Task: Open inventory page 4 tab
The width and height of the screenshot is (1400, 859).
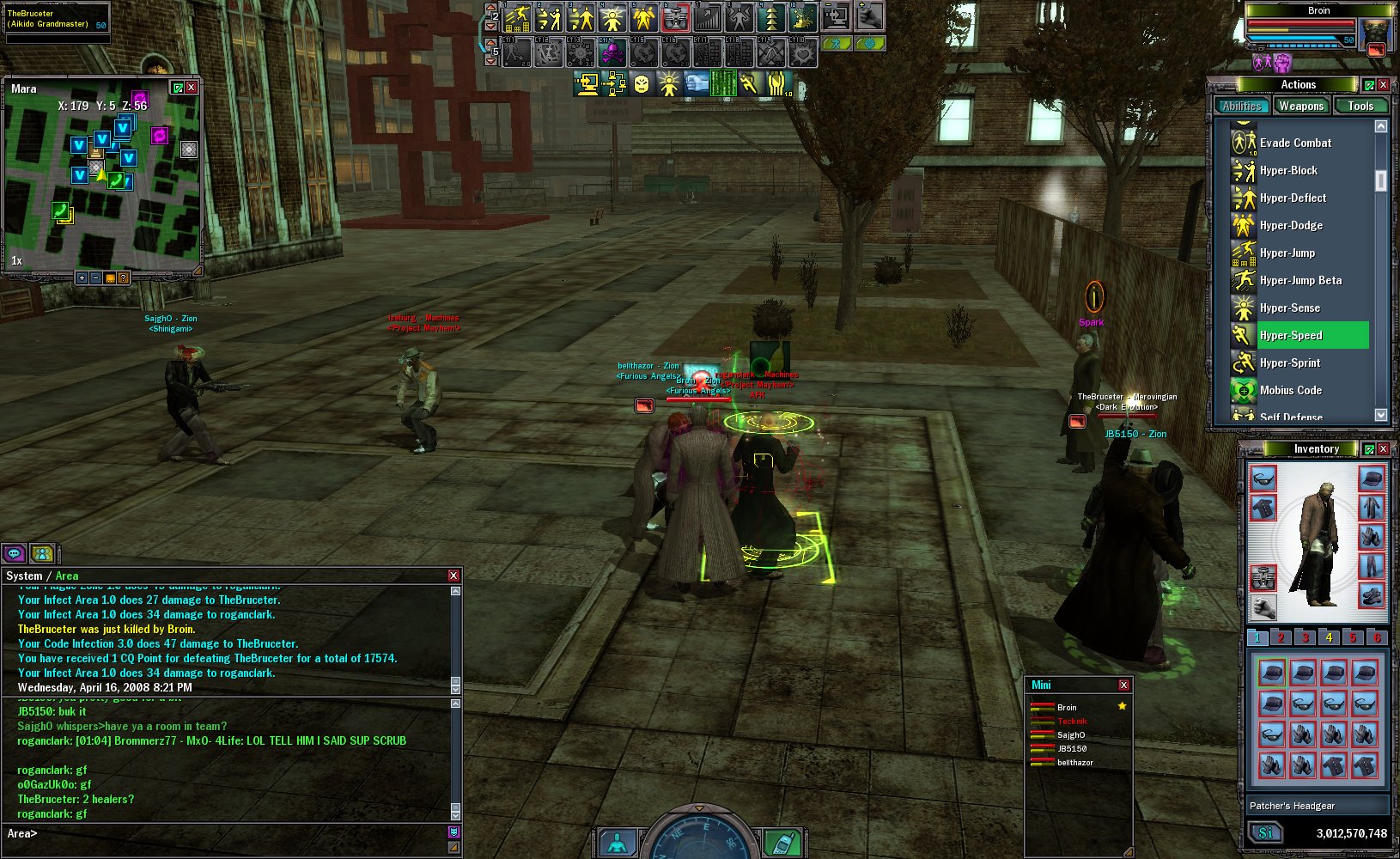Action: click(x=1329, y=637)
